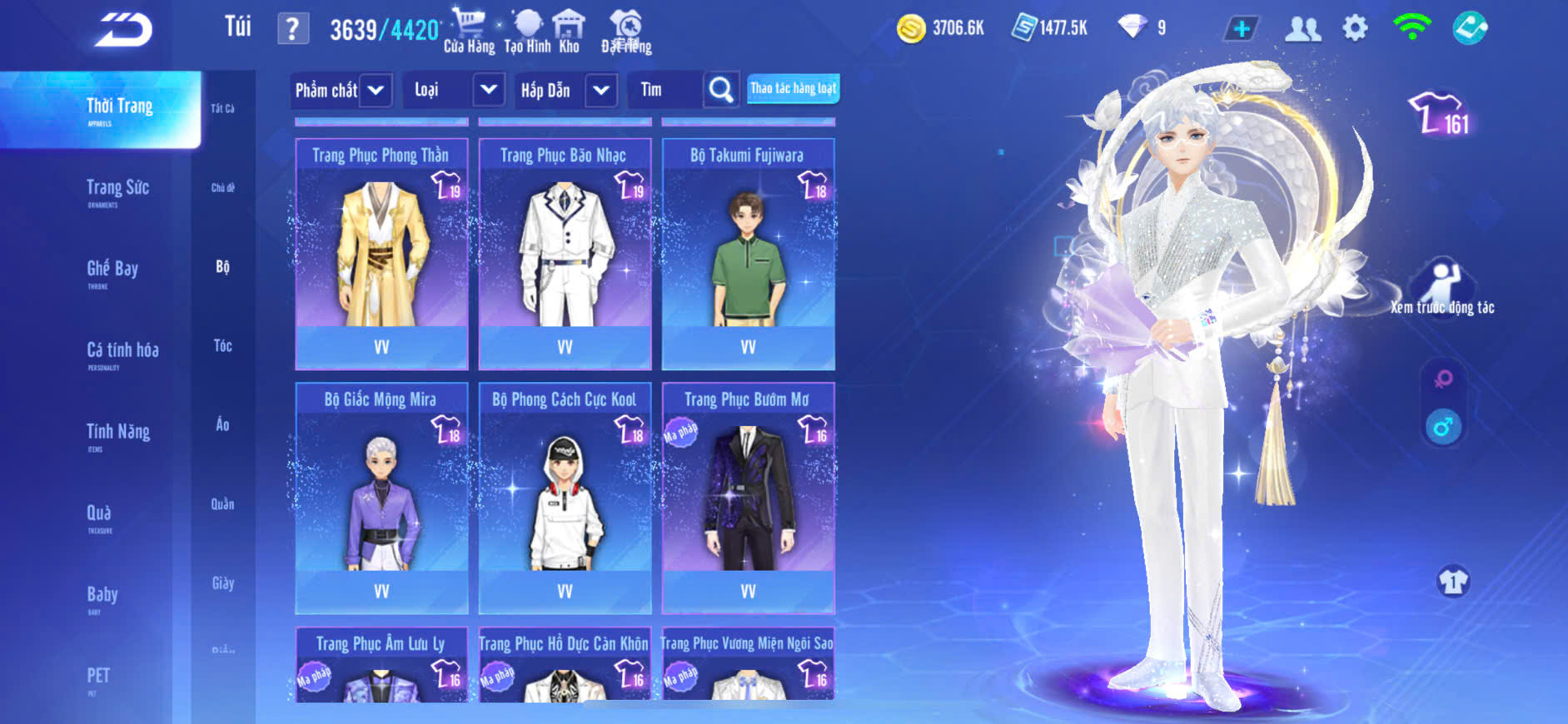Viewport: 1568px width, 724px height.
Task: Switch to the Ghế Bay tab
Action: coord(112,270)
